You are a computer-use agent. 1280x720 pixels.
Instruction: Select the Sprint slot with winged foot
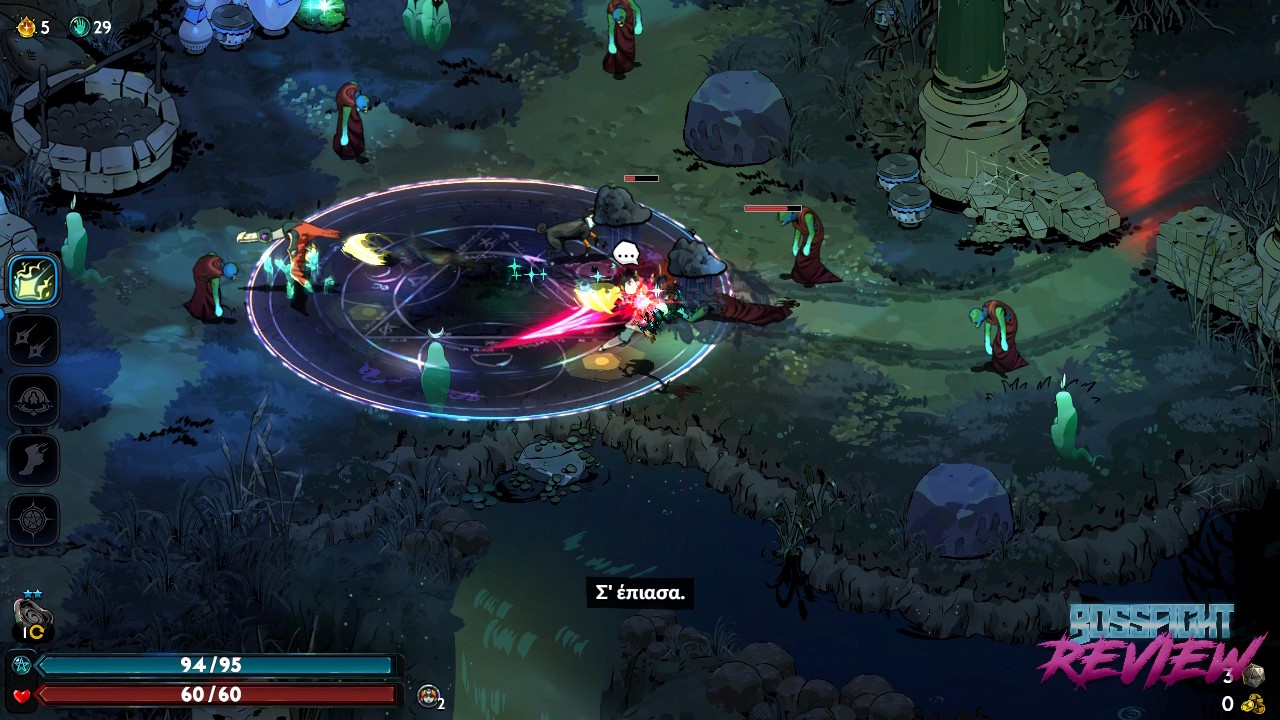[x=34, y=460]
